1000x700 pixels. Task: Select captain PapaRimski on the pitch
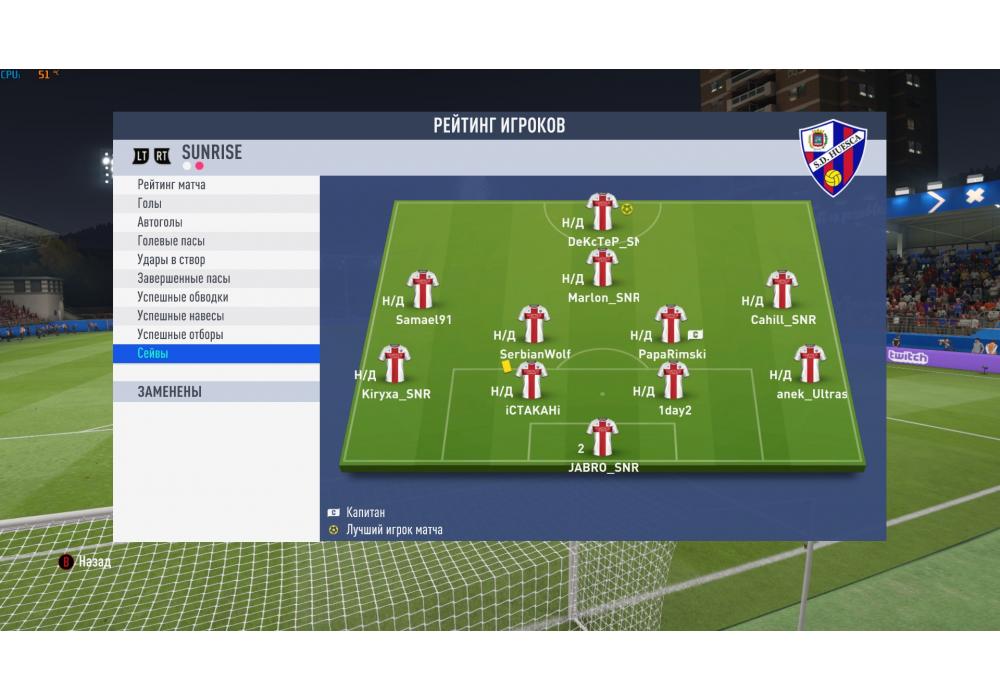[x=671, y=324]
